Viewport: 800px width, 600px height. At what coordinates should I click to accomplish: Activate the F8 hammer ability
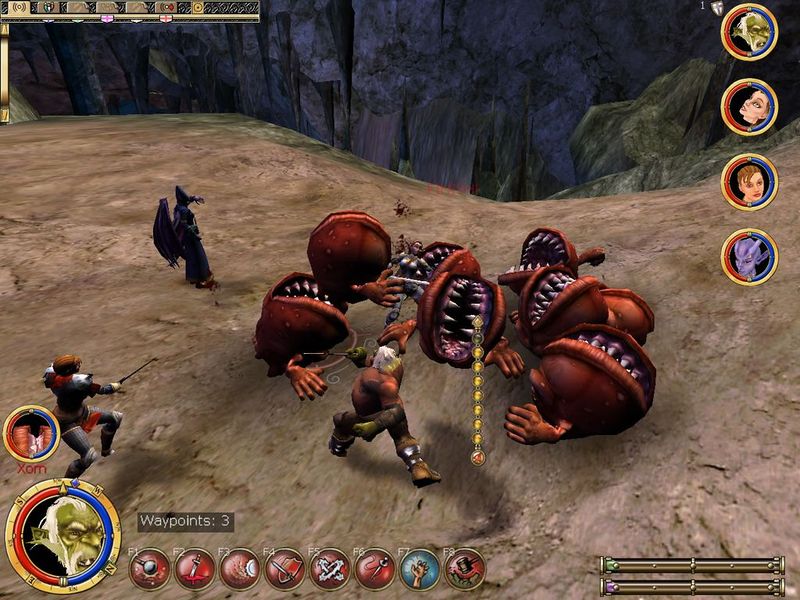465,568
